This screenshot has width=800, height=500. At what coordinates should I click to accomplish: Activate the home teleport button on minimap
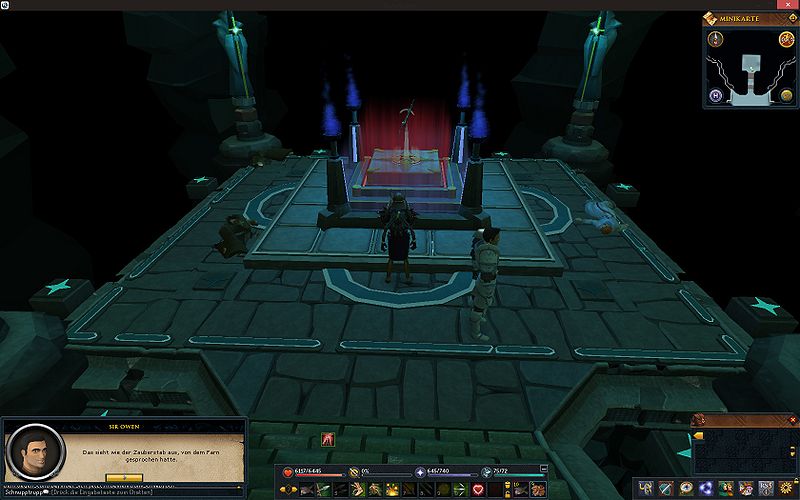coord(716,96)
